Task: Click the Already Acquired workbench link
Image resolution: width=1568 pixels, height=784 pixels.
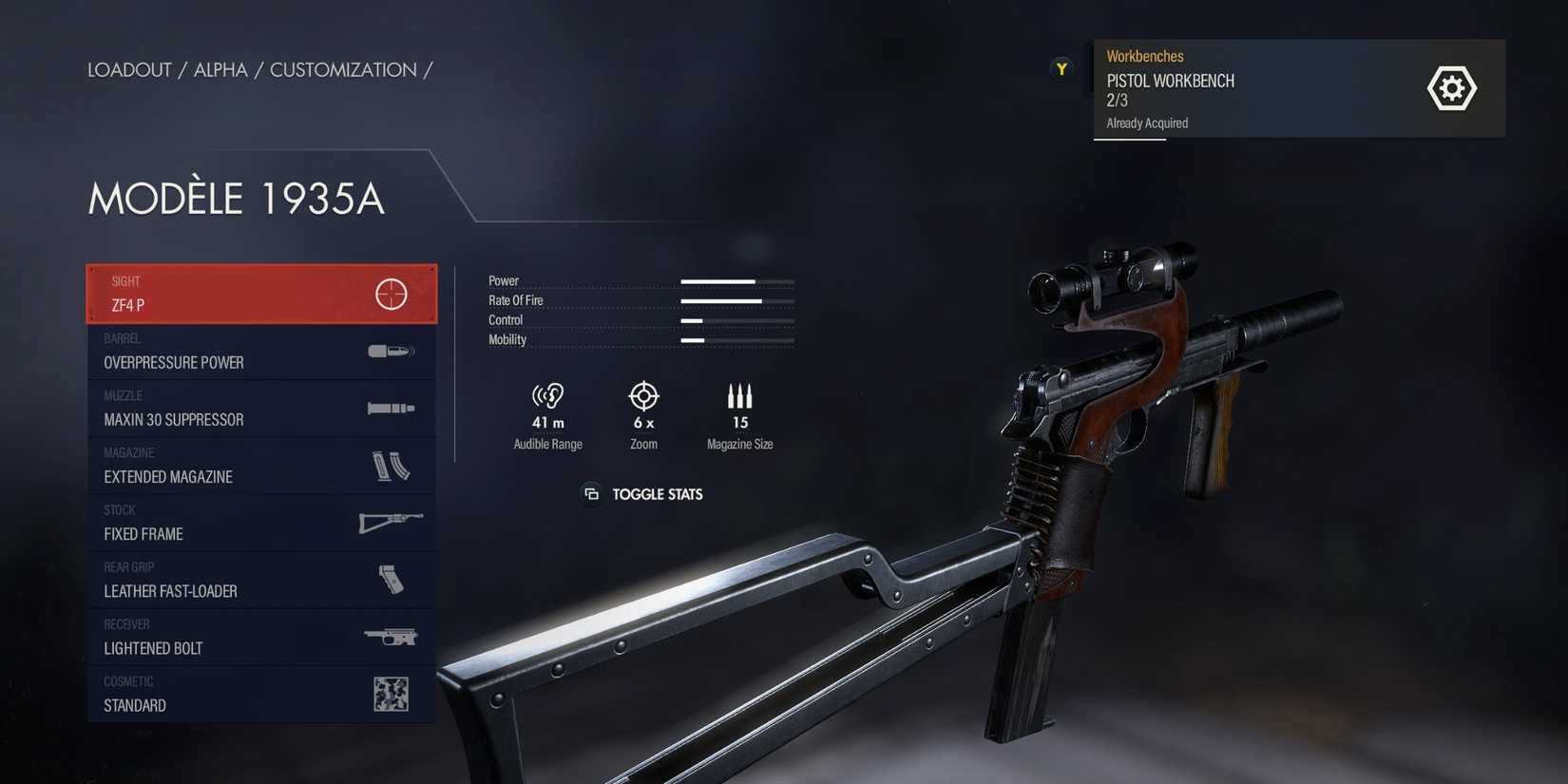Action: click(1146, 123)
